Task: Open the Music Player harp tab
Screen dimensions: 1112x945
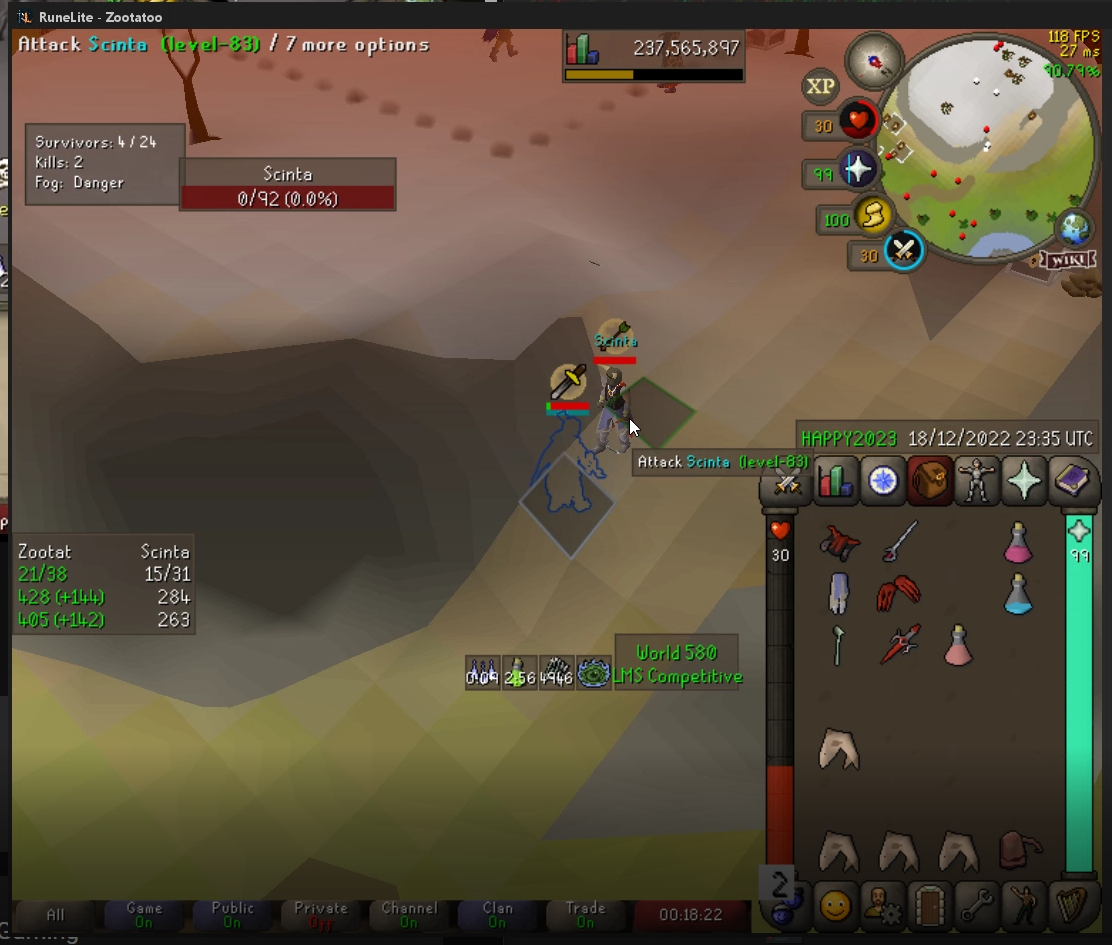Action: pyautogui.click(x=1071, y=906)
